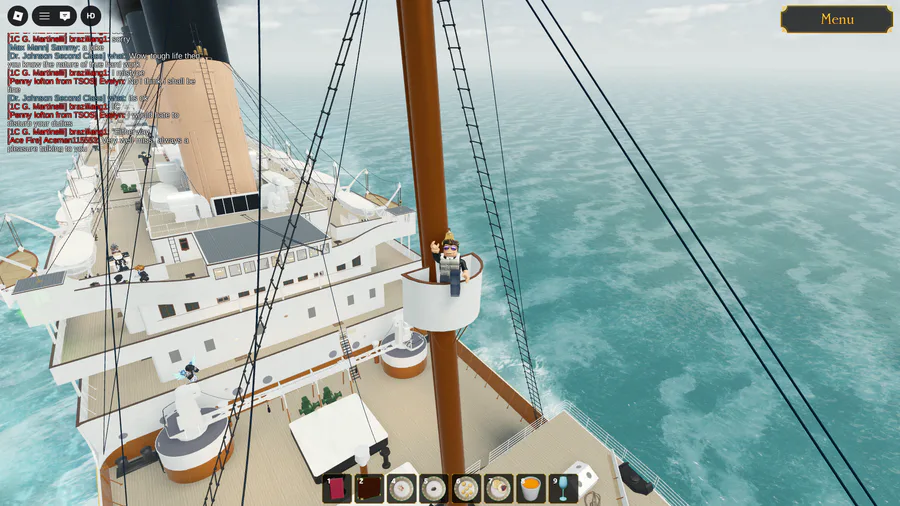Select the orange soup cup slot
The image size is (900, 506).
pos(531,488)
